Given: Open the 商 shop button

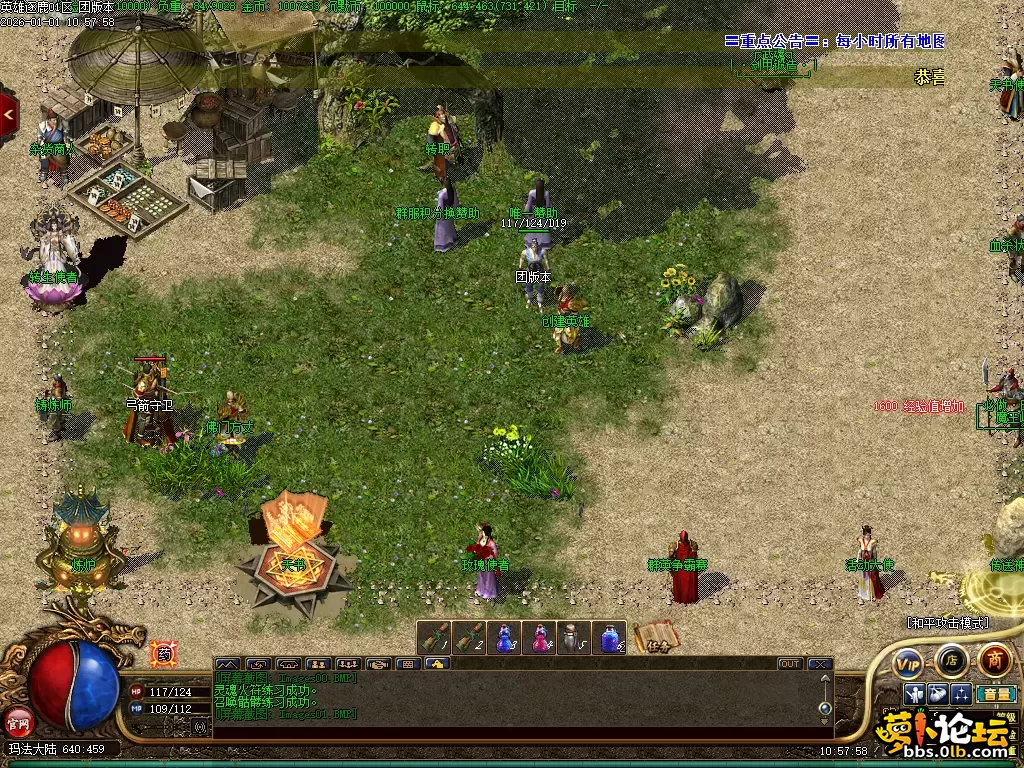Looking at the screenshot, I should point(994,659).
